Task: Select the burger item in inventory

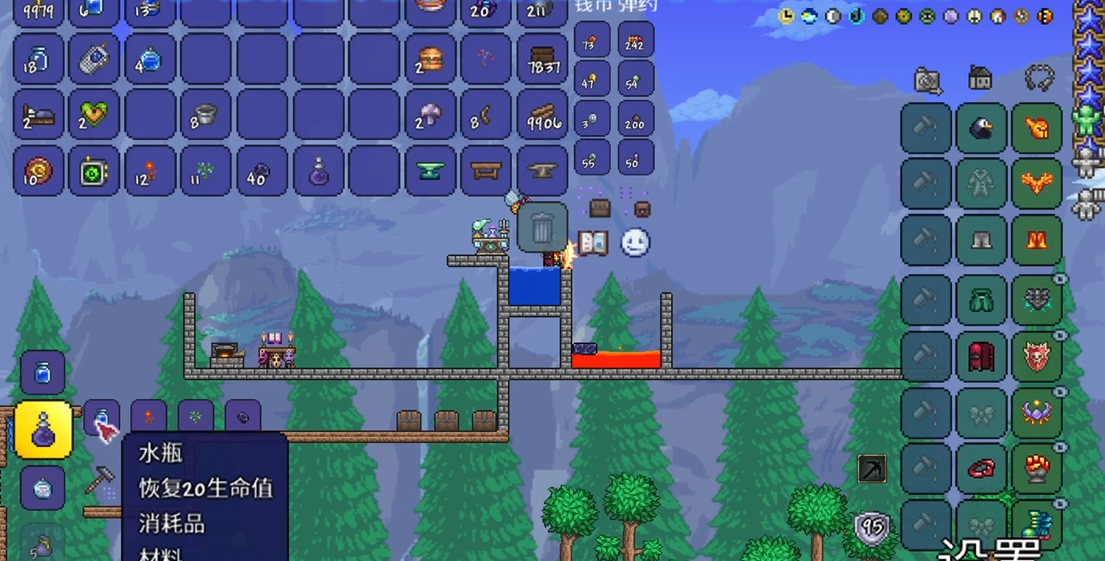Action: click(x=431, y=60)
